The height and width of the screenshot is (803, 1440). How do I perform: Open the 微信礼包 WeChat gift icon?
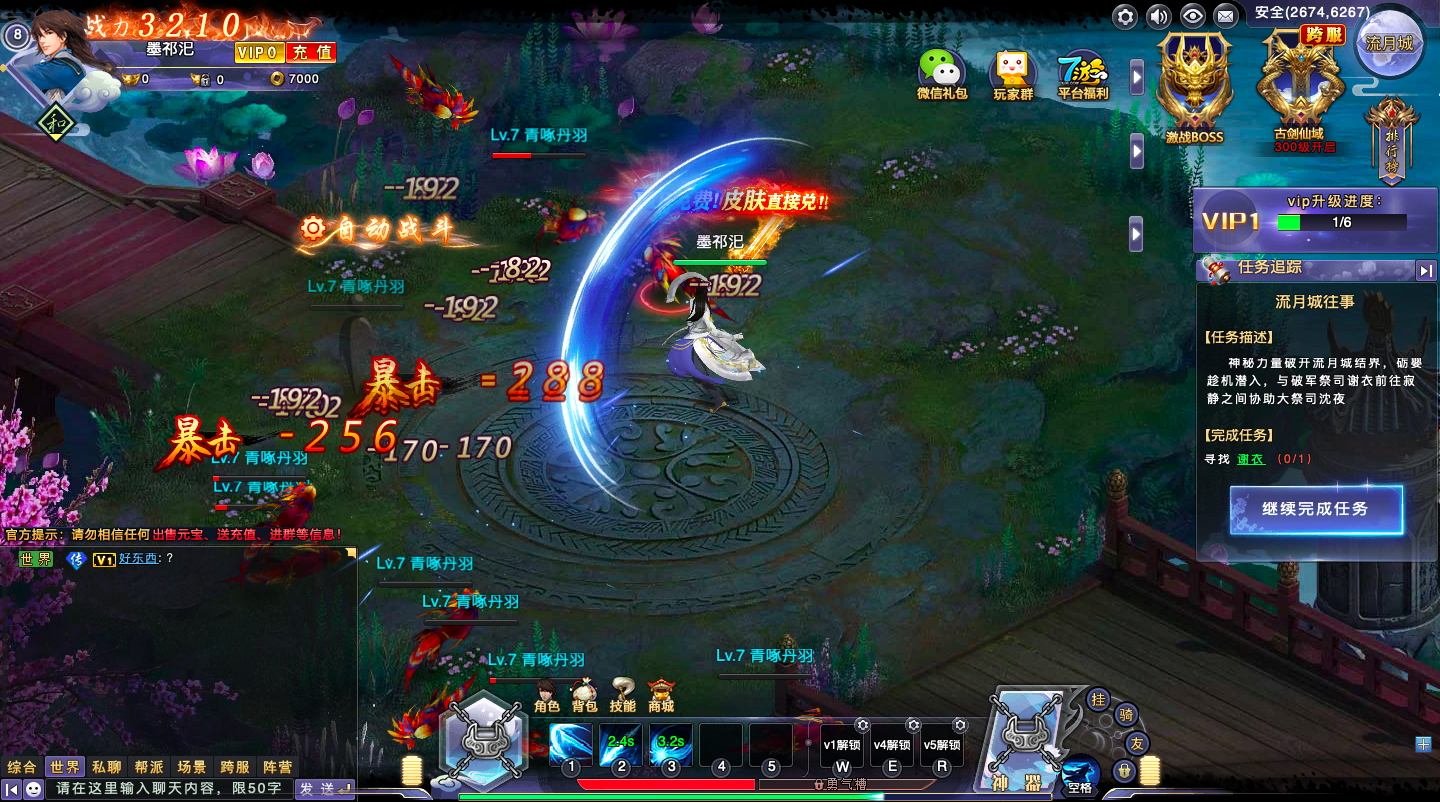[x=941, y=72]
